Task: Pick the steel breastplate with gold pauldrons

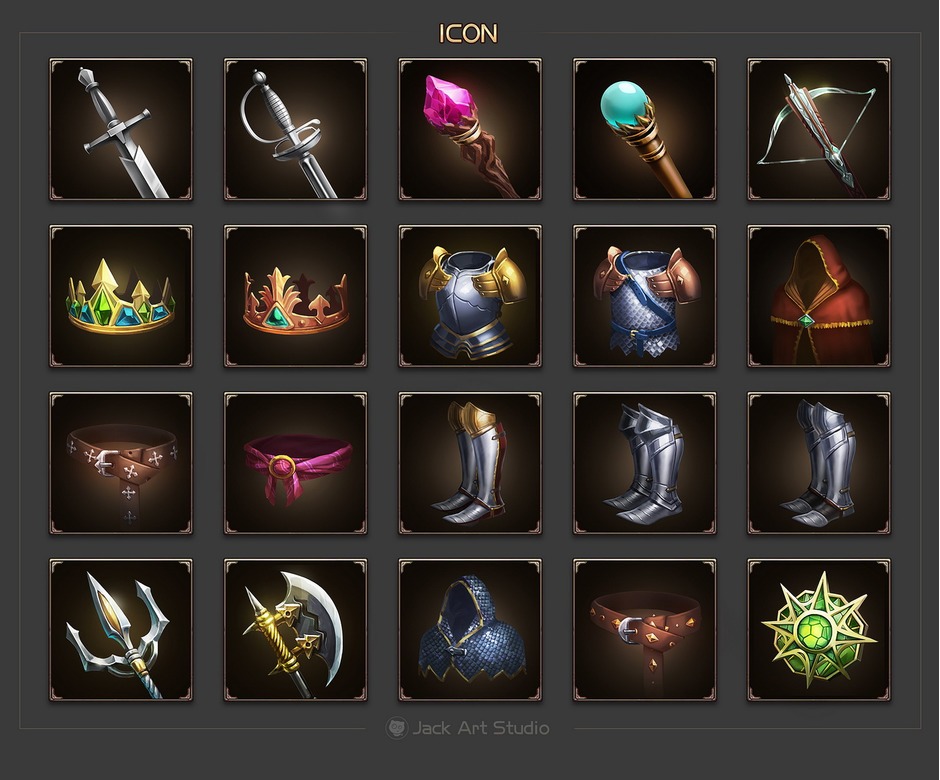Action: tap(470, 296)
